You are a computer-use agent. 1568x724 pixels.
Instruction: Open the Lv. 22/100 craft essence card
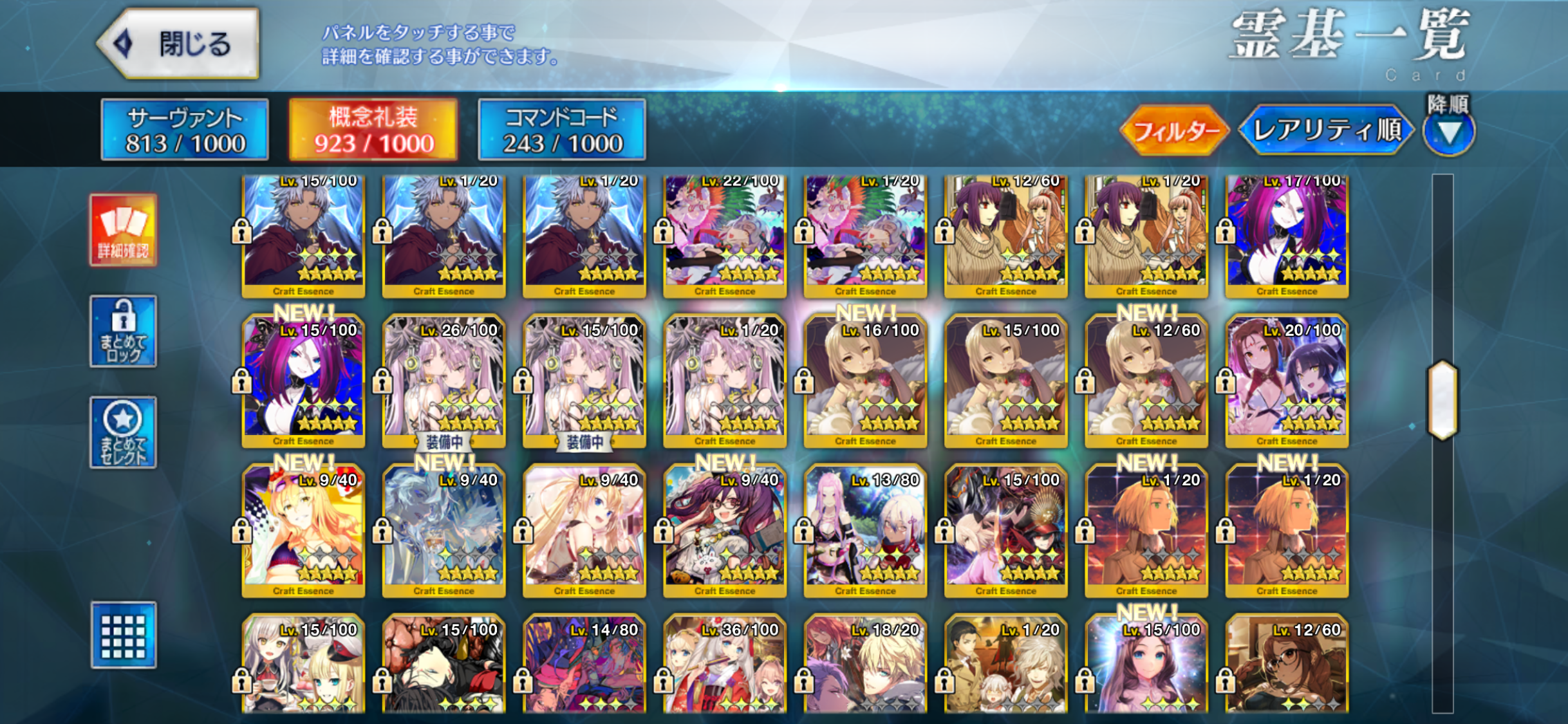pyautogui.click(x=725, y=235)
